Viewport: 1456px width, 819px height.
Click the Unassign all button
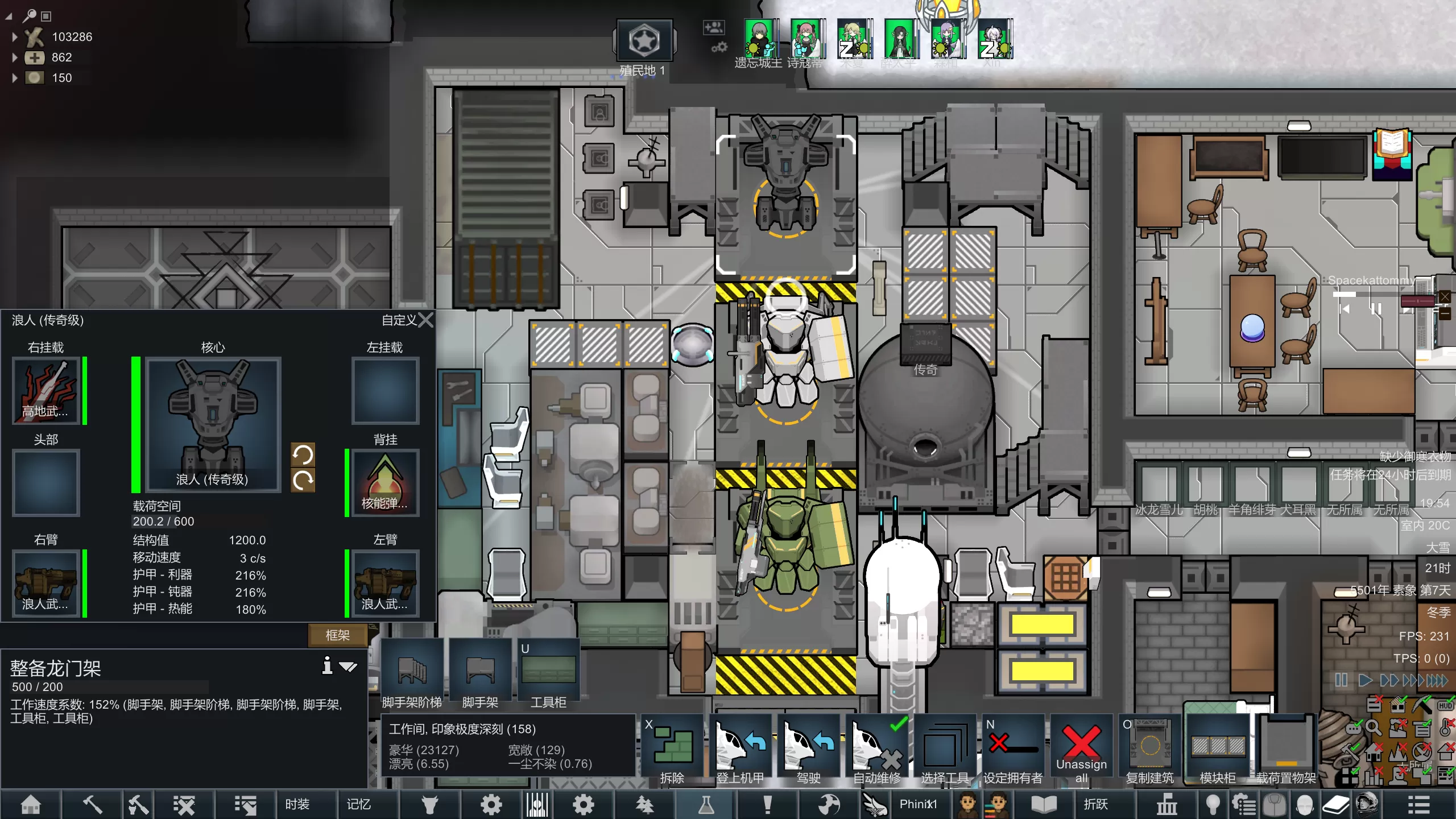1081,750
